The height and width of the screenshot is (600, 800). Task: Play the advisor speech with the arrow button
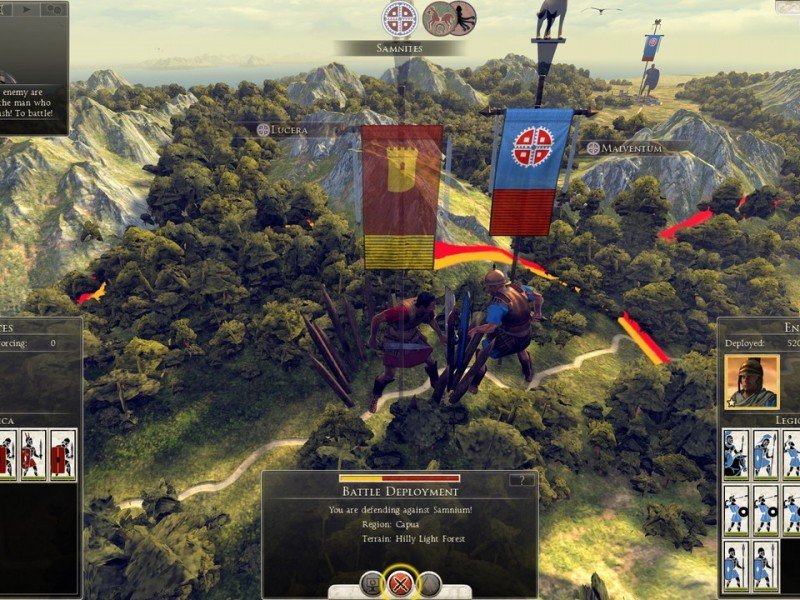click(25, 9)
